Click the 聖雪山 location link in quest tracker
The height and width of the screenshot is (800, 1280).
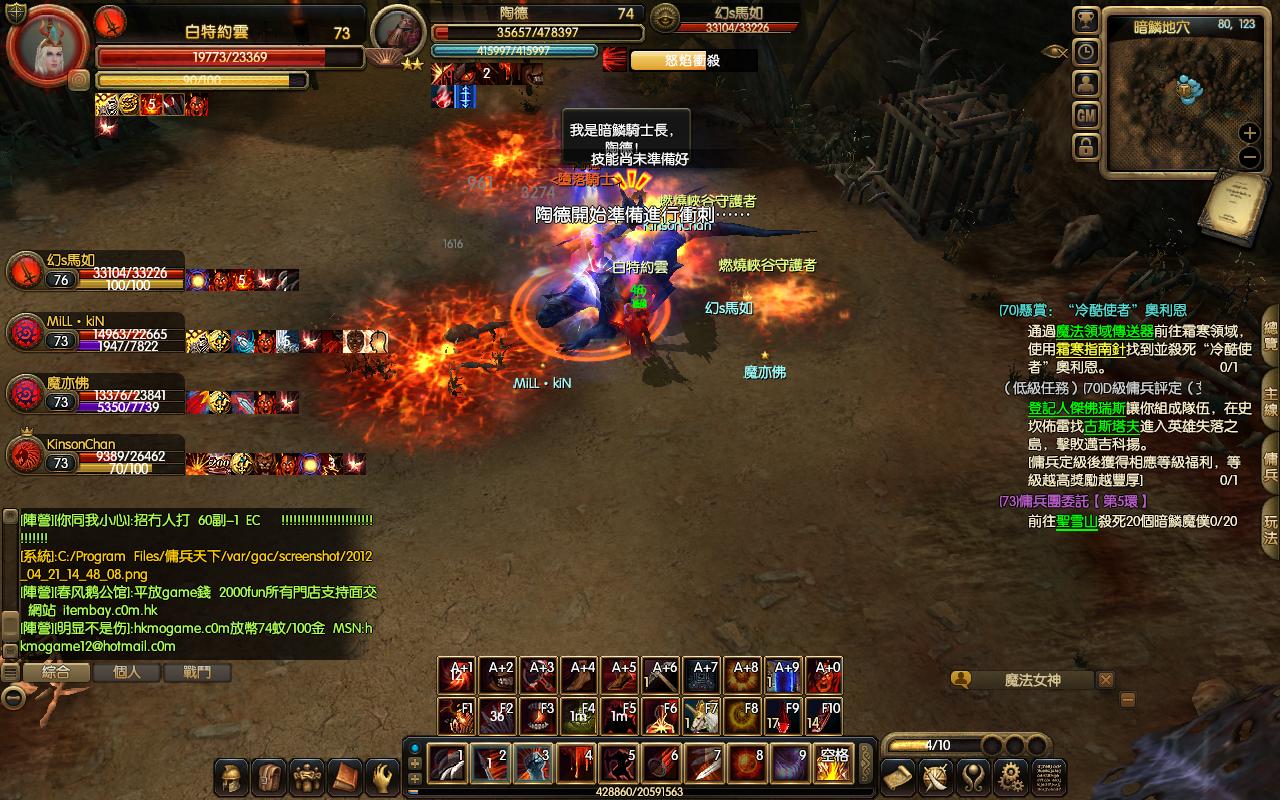1076,521
